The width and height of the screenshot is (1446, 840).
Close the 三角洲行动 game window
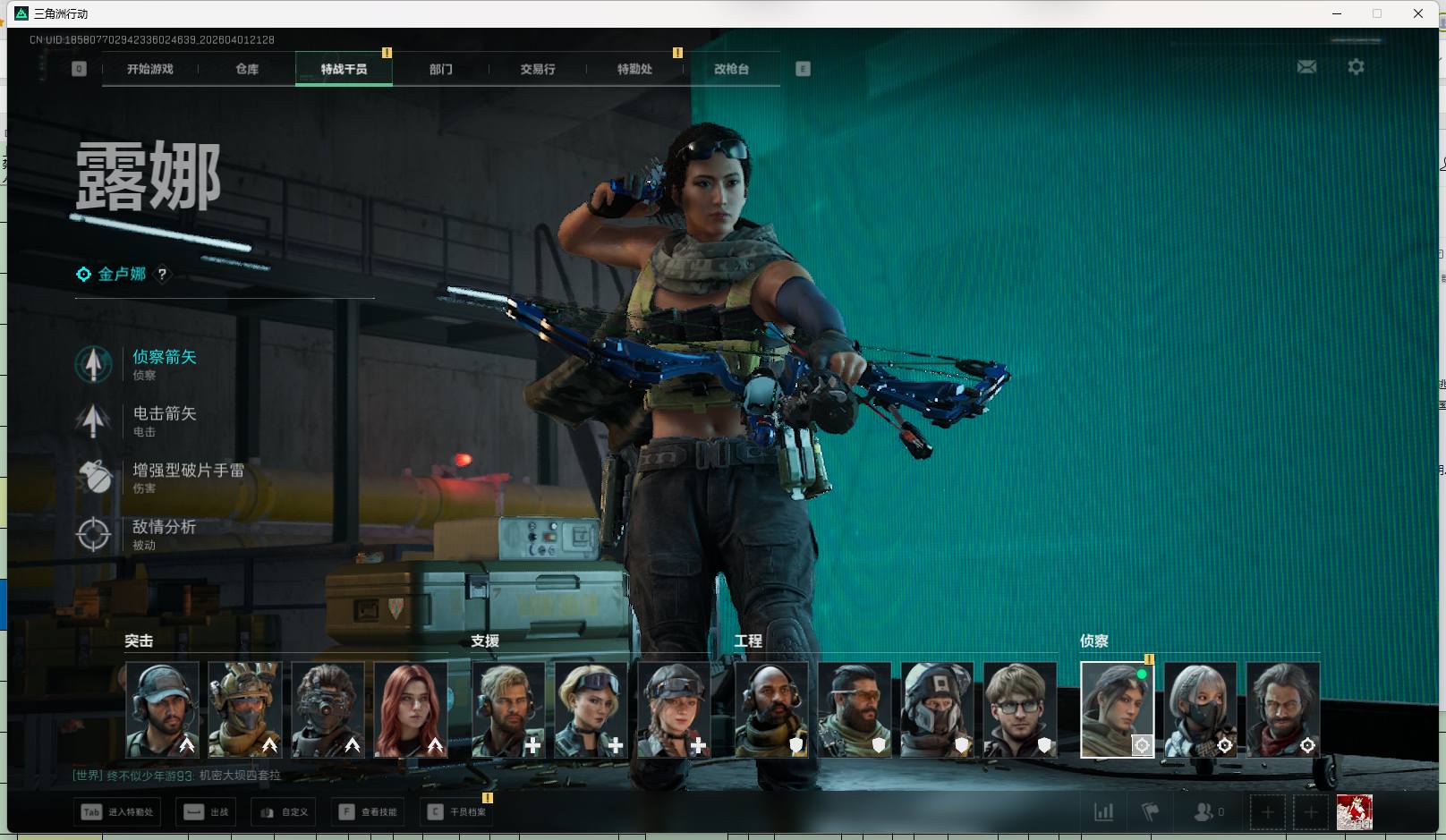click(x=1417, y=13)
